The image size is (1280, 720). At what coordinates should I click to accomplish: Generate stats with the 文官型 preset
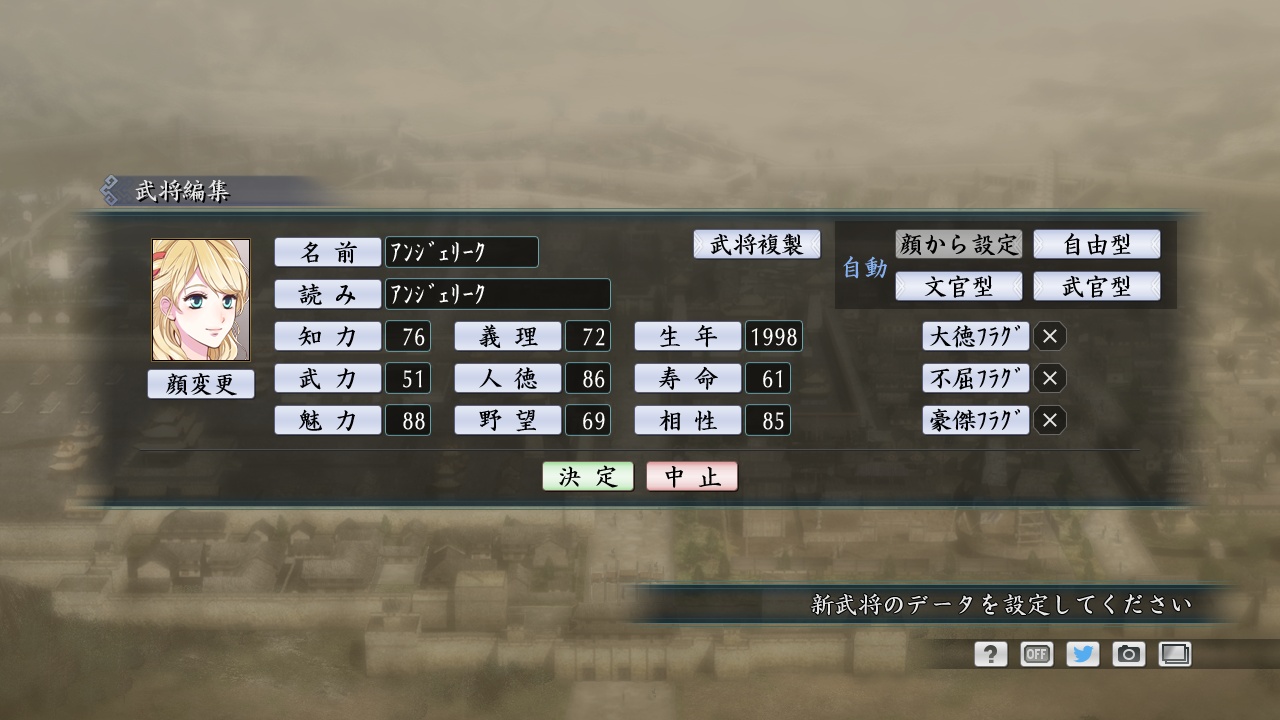point(961,286)
